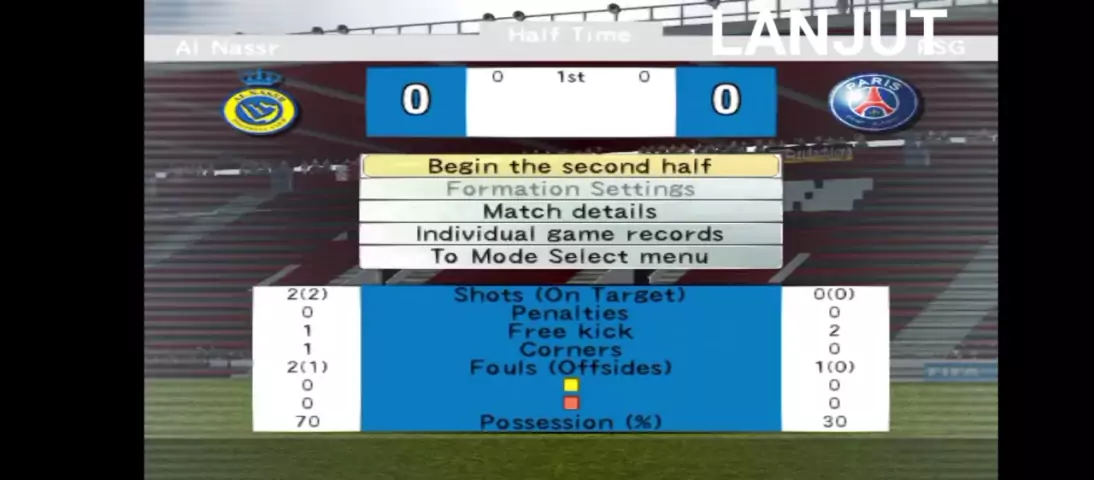1094x480 pixels.
Task: Open Match details
Action: pos(570,212)
